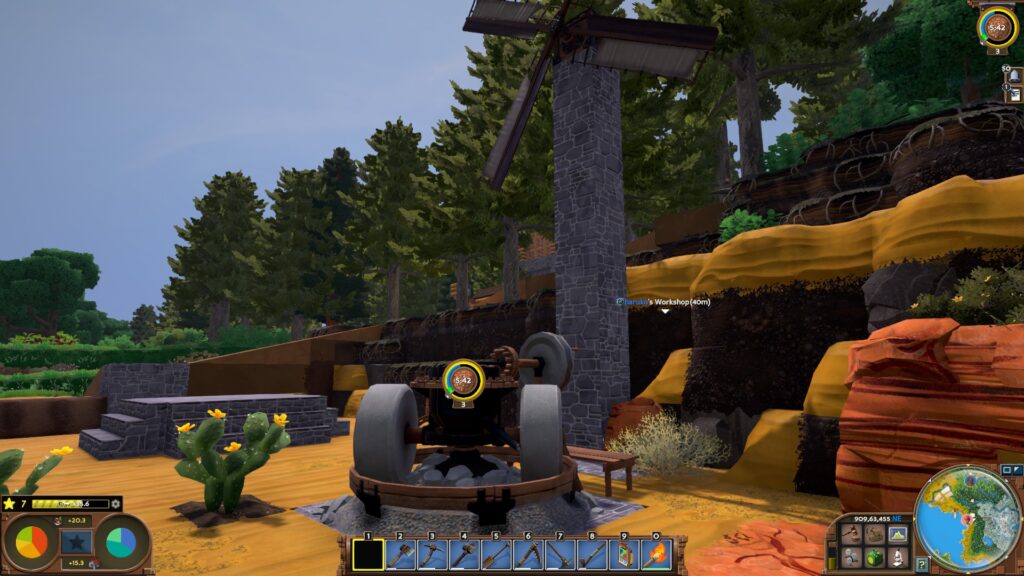This screenshot has height=576, width=1024.
Task: Select the axe in hotbar slot 2
Action: click(x=400, y=554)
